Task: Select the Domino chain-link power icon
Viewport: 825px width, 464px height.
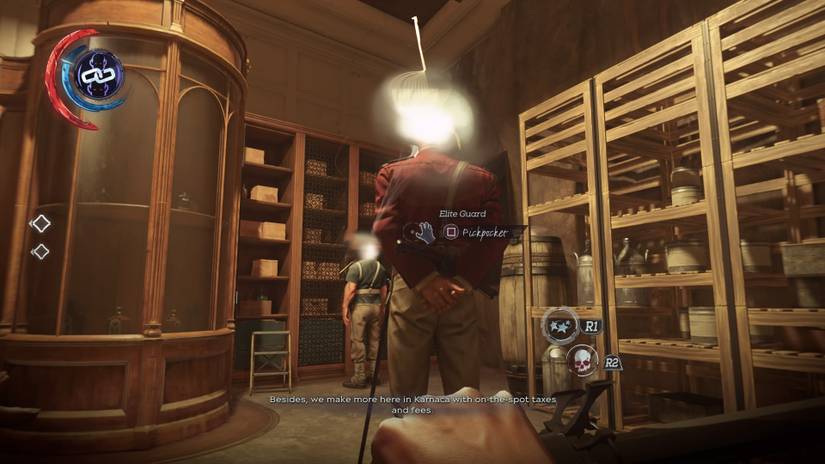Action: point(99,75)
